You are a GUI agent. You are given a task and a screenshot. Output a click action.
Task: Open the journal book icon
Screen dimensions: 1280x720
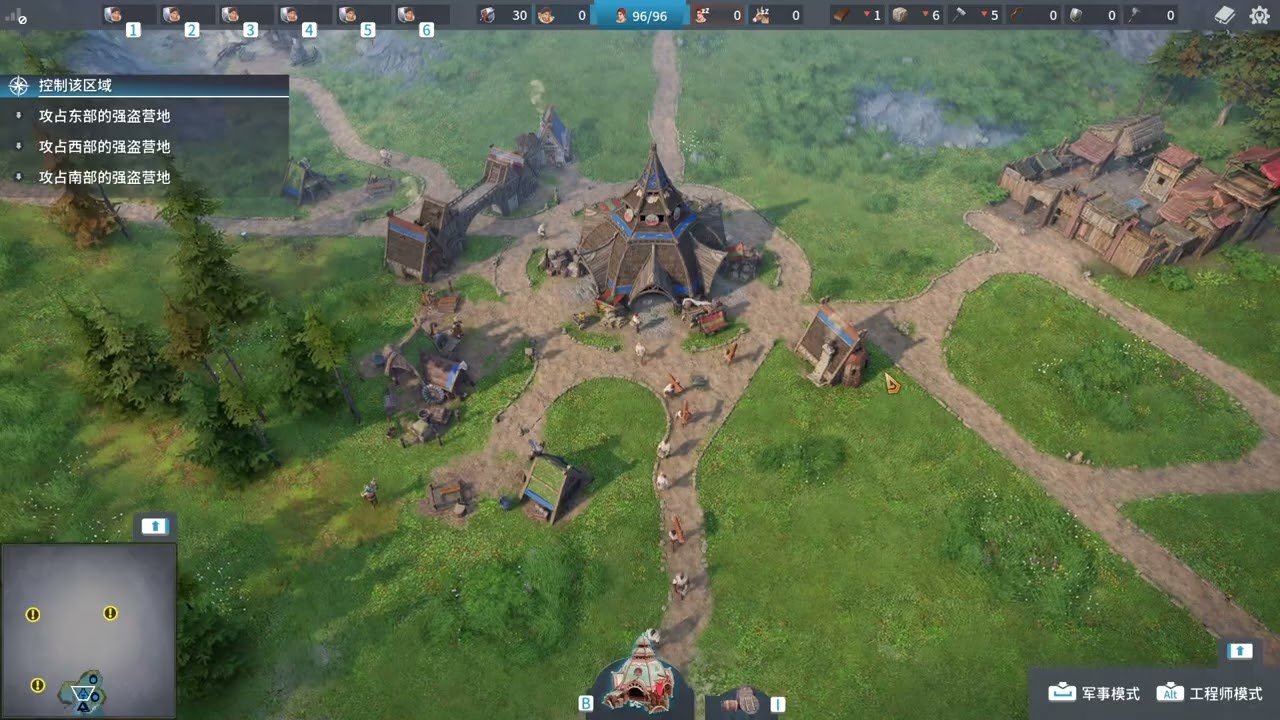point(1222,15)
